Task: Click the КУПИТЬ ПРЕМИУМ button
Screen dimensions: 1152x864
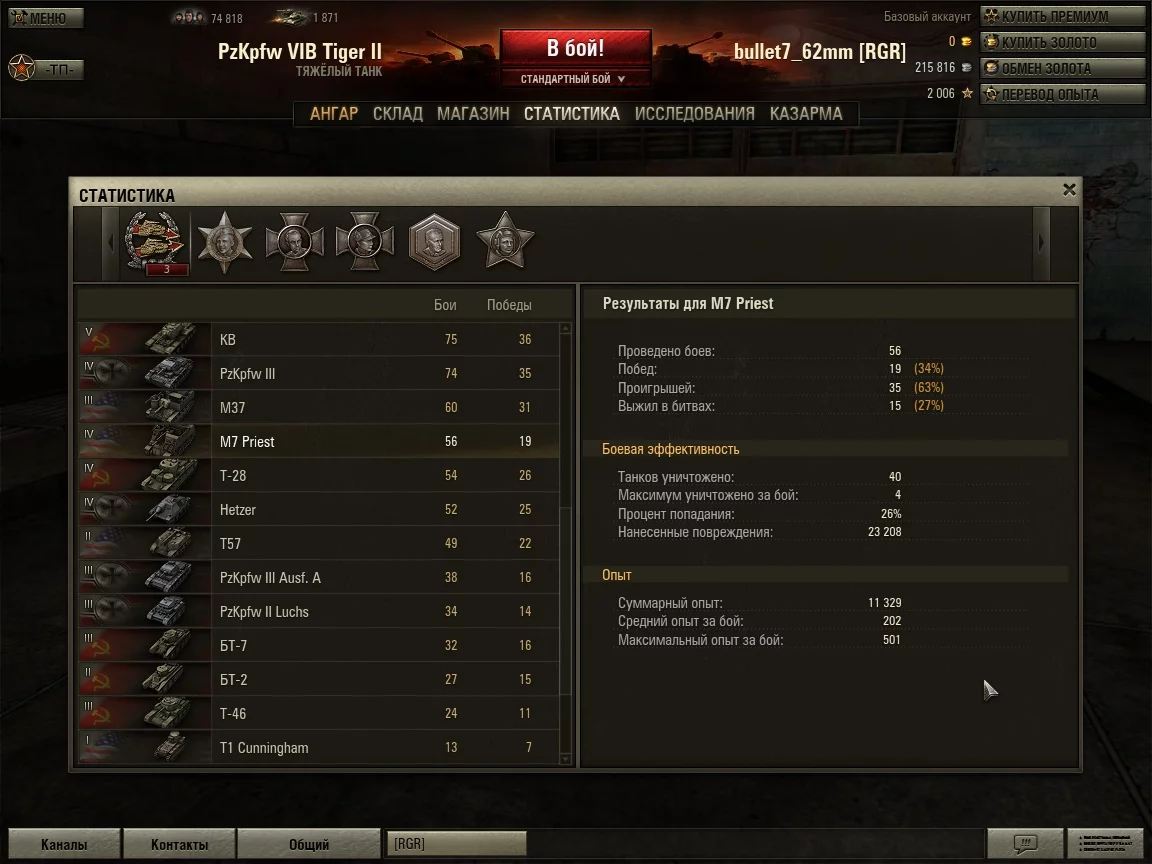Action: click(x=1062, y=16)
